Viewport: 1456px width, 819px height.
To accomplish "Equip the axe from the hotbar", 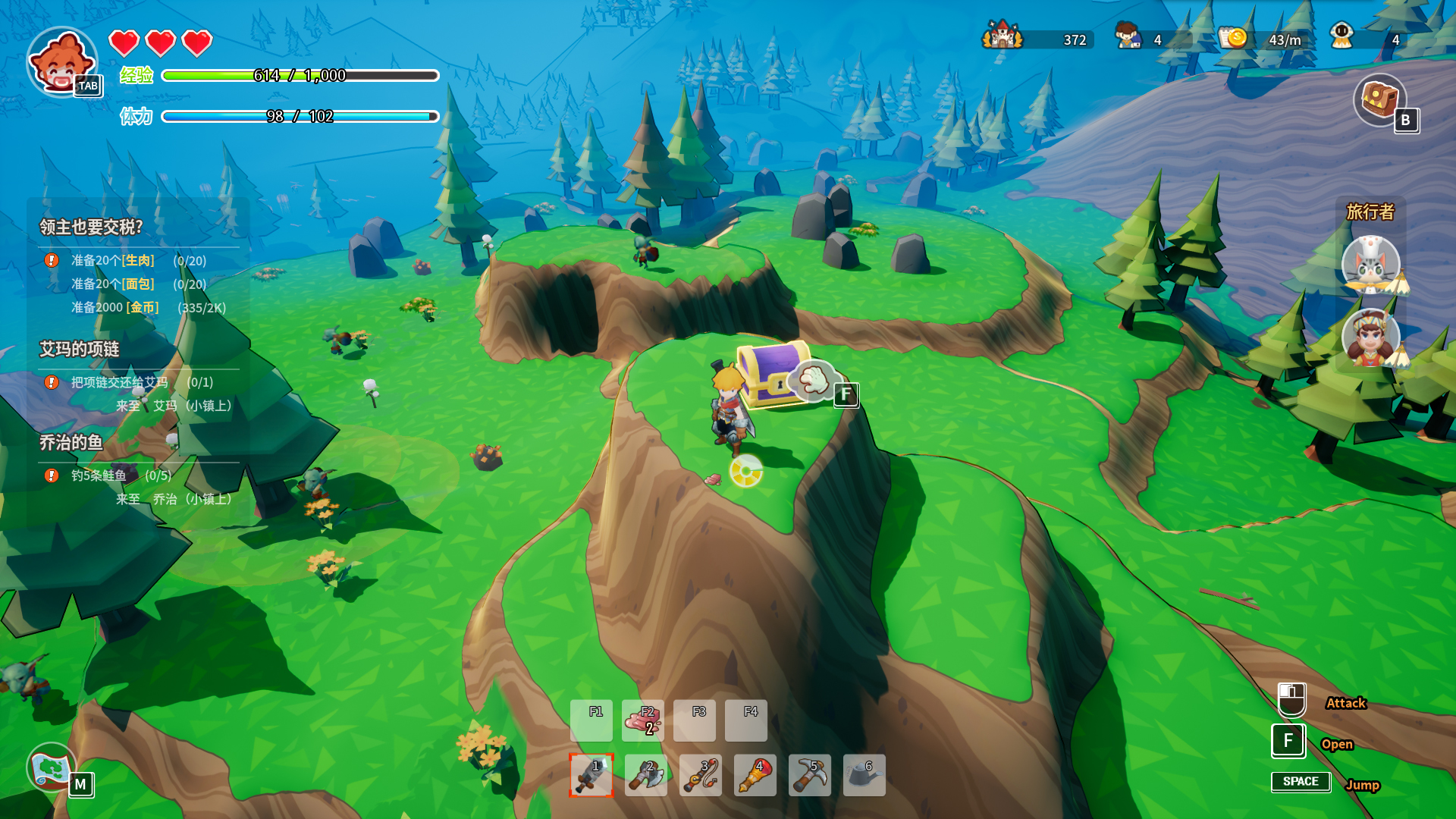I will point(646,775).
